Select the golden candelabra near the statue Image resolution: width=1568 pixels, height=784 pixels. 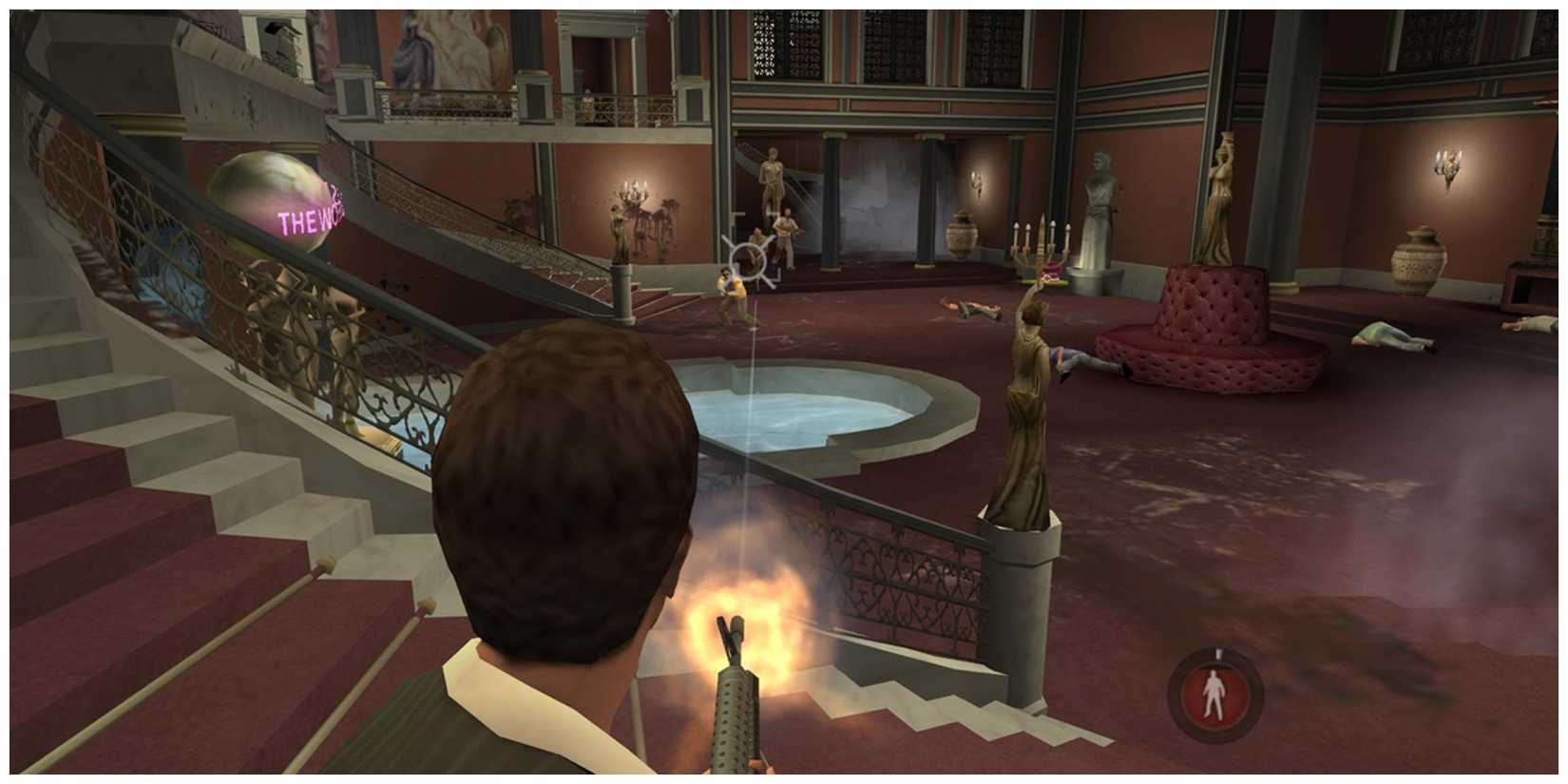(x=1041, y=247)
